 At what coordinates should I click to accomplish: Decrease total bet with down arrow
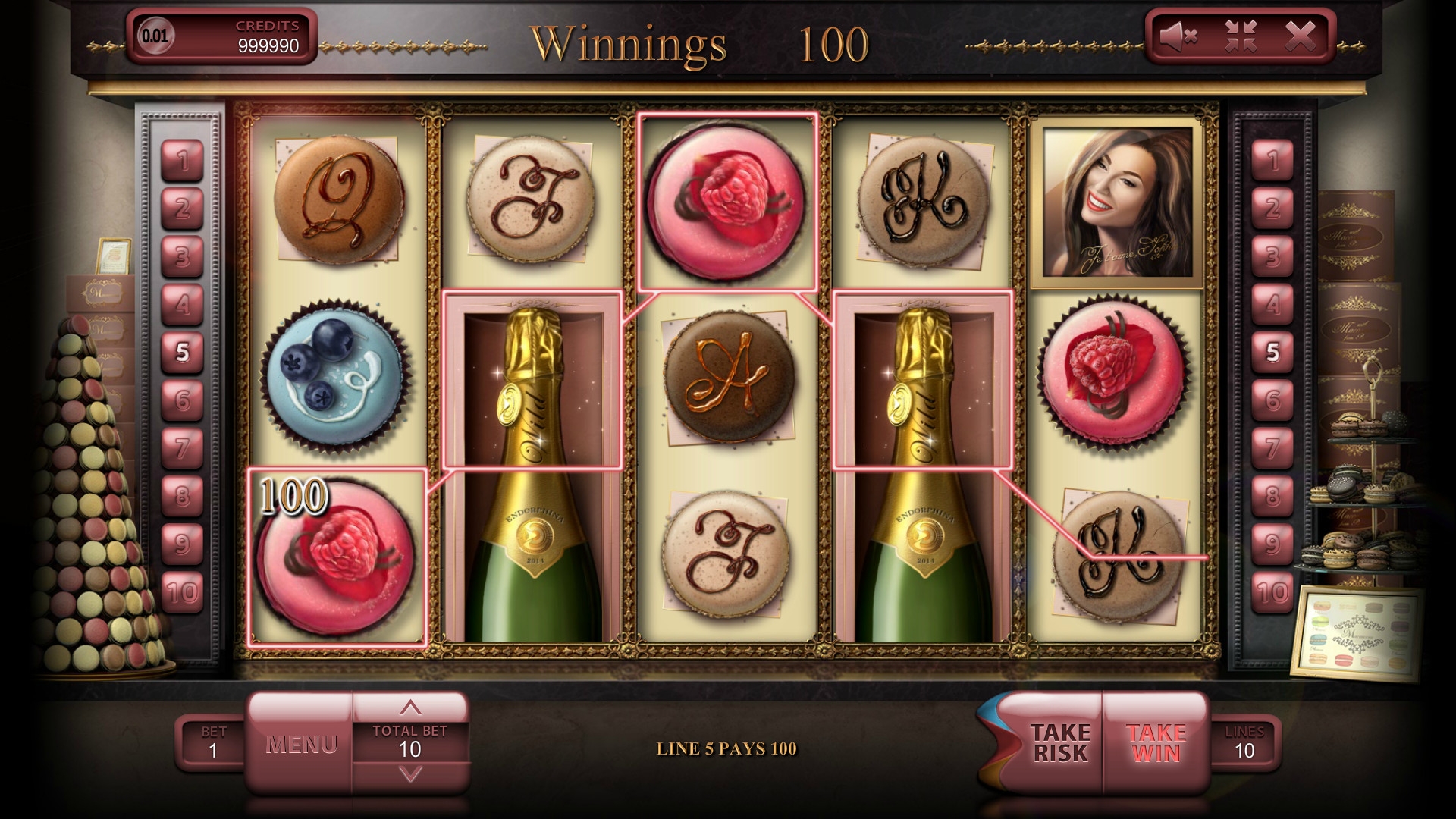410,775
